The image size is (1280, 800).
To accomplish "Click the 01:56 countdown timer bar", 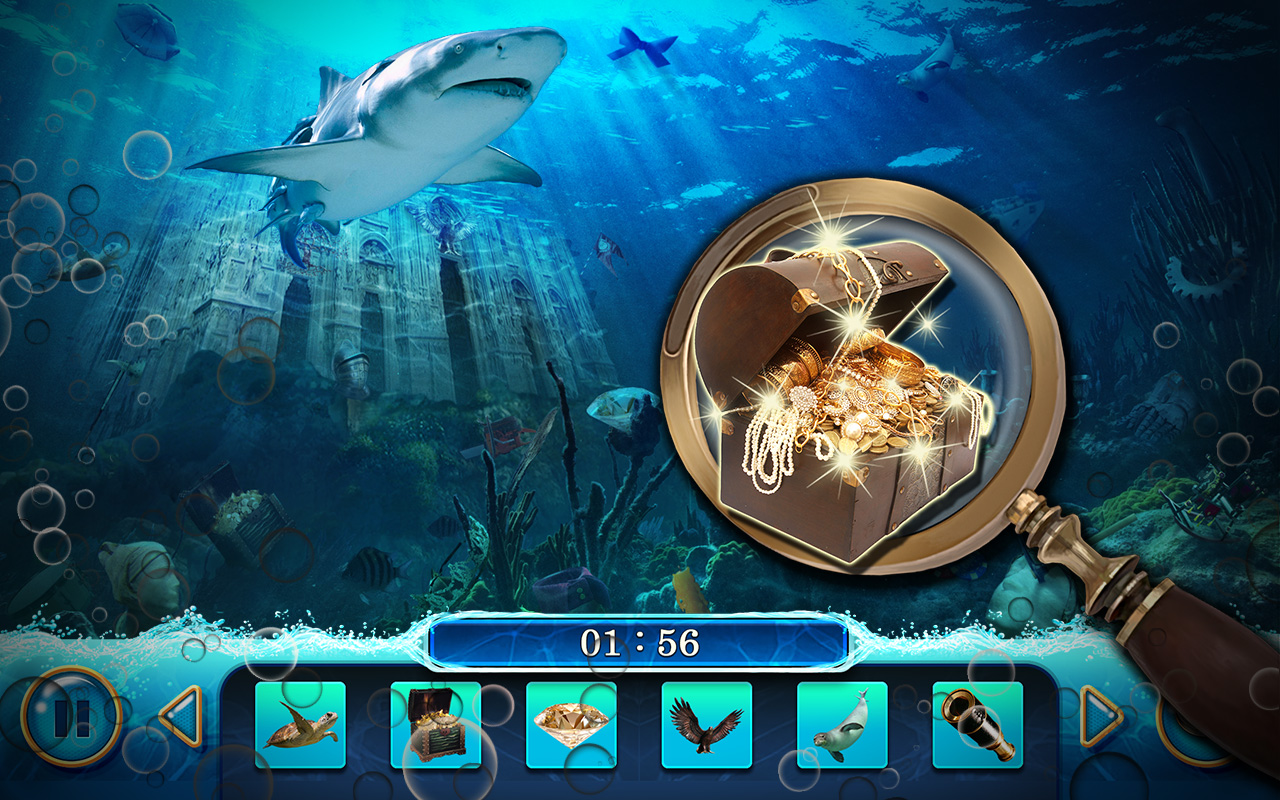I will (x=640, y=645).
